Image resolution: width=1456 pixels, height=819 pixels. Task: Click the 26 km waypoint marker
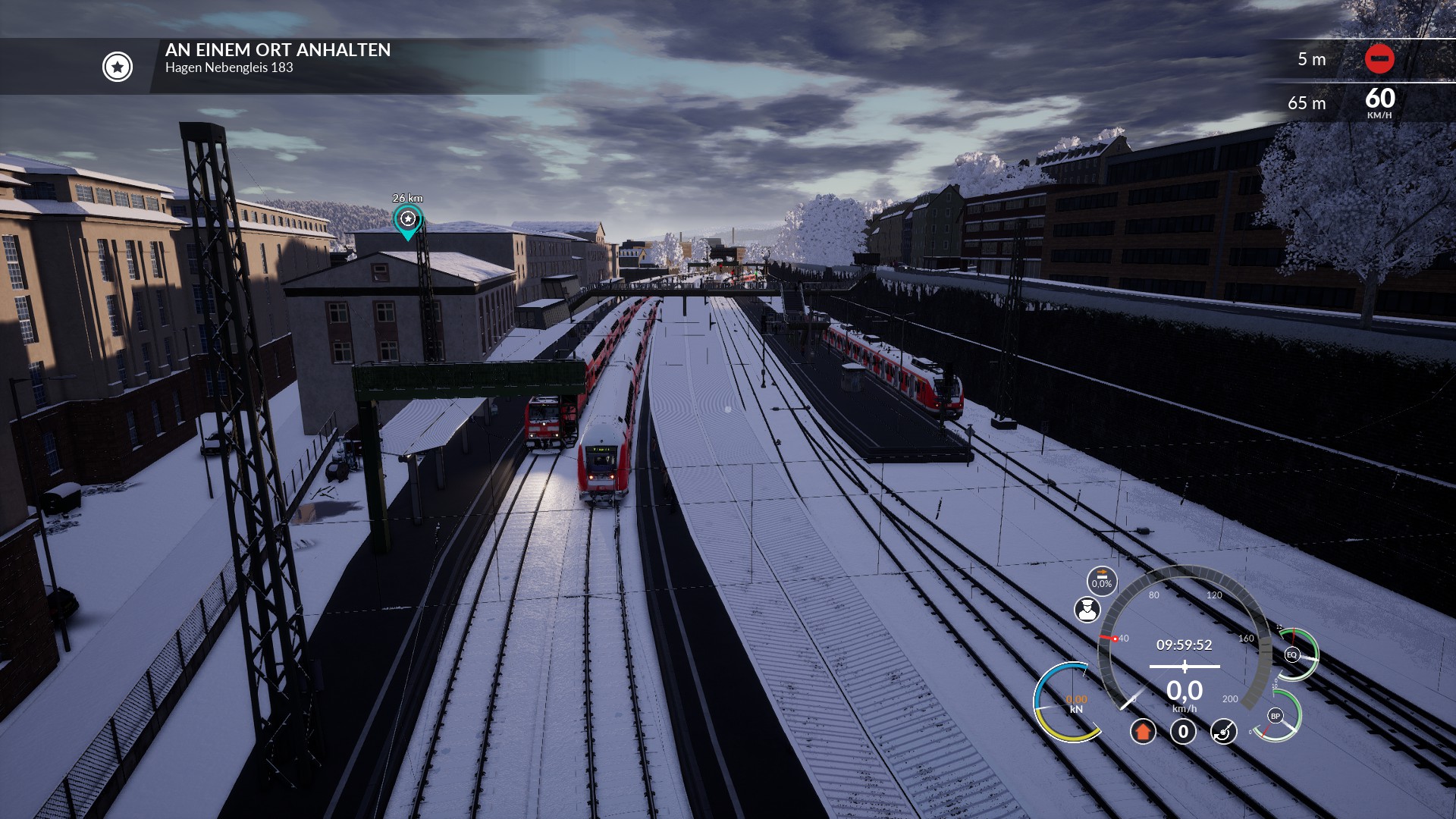coord(408,220)
